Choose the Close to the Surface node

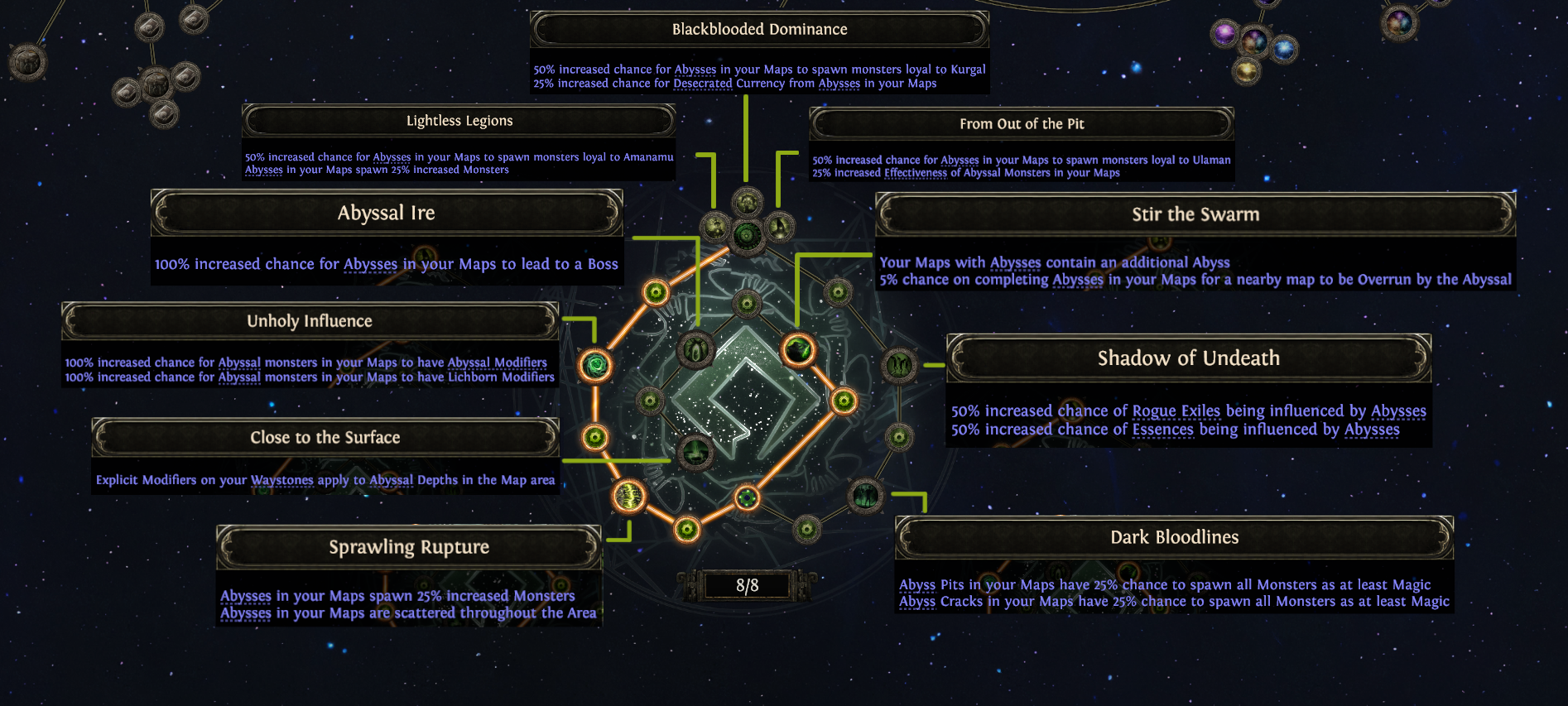click(x=695, y=453)
